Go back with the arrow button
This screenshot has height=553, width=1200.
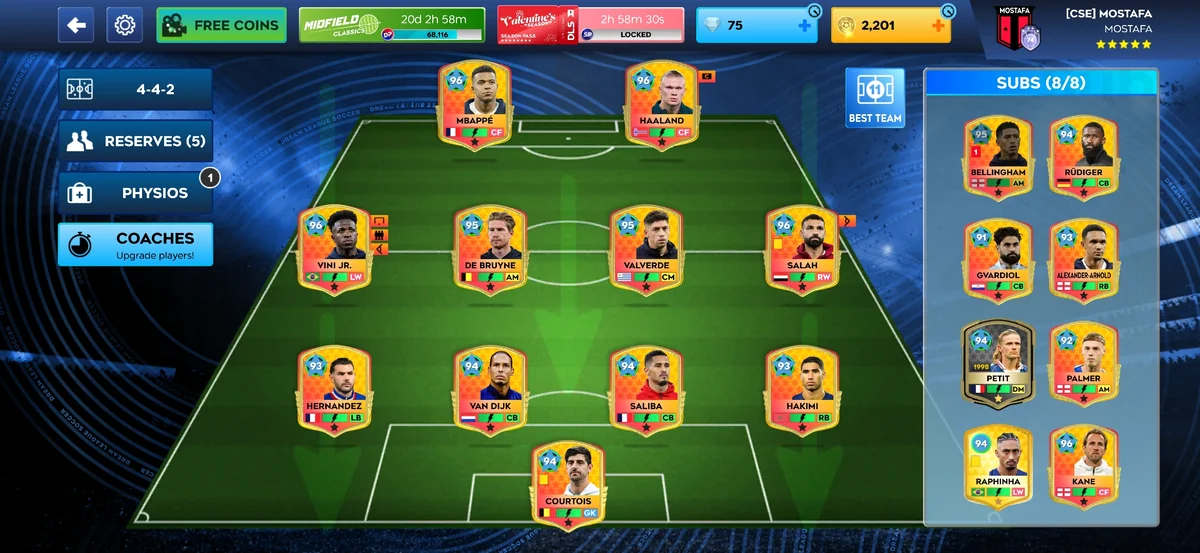[75, 25]
